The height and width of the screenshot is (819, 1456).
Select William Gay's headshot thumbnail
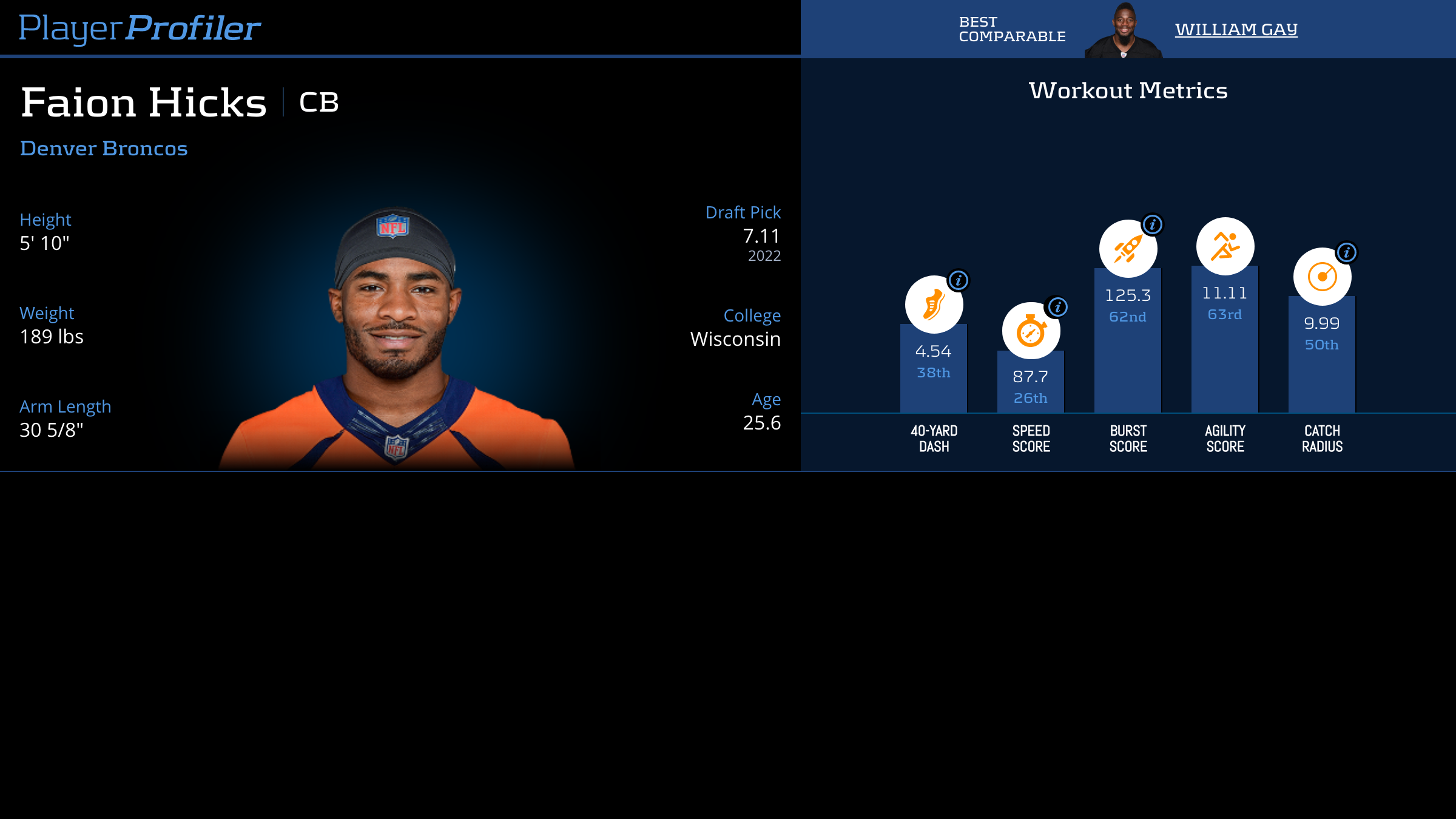[x=1124, y=32]
